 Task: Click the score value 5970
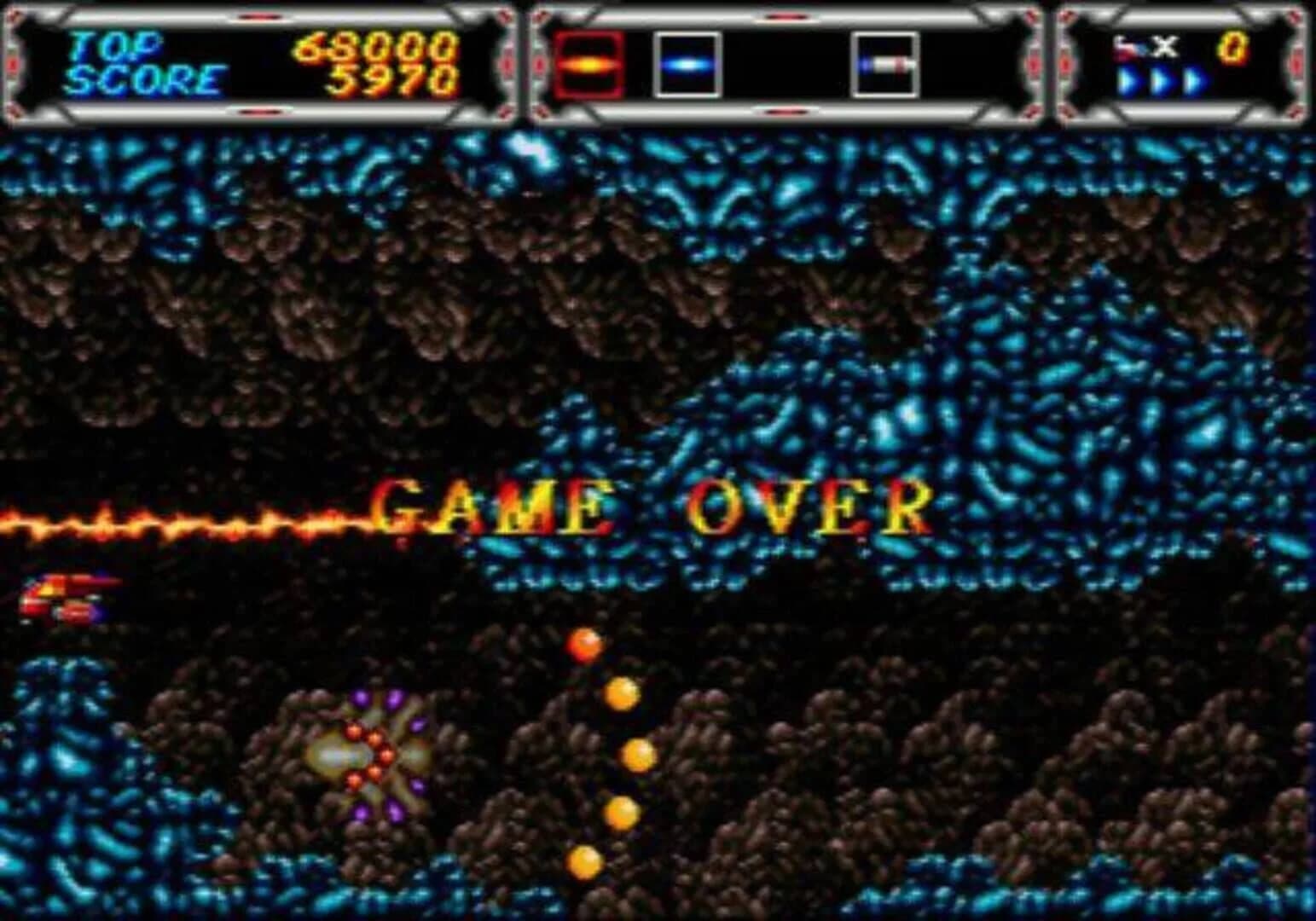tap(392, 80)
